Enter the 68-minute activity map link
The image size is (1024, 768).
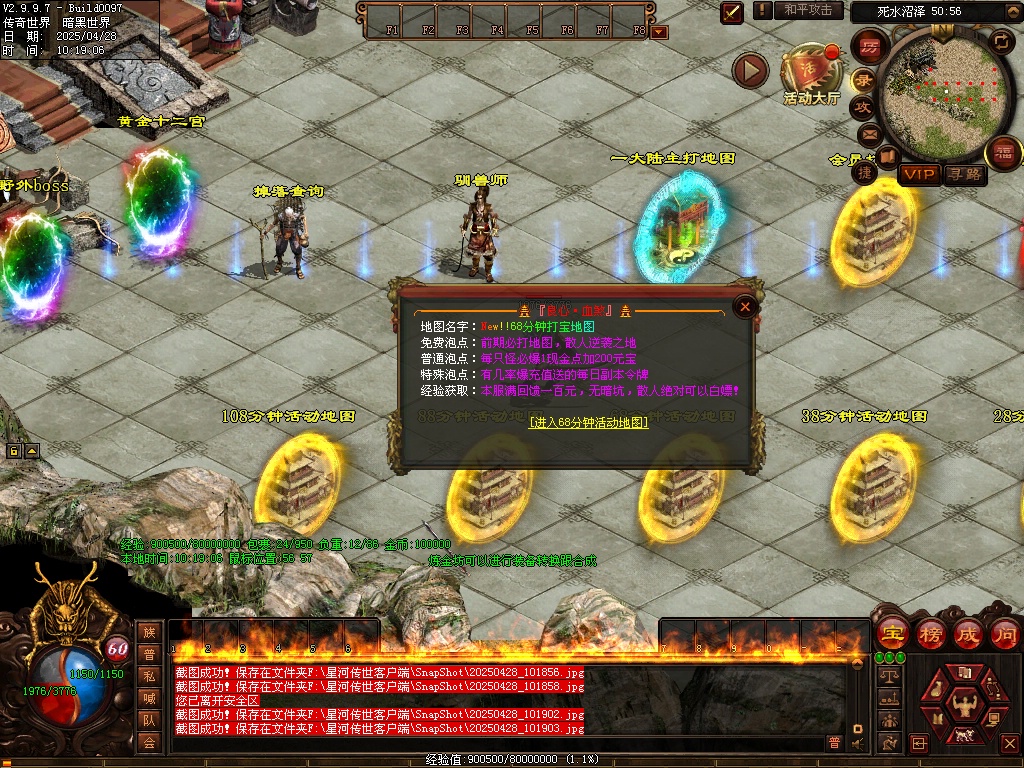(588, 423)
